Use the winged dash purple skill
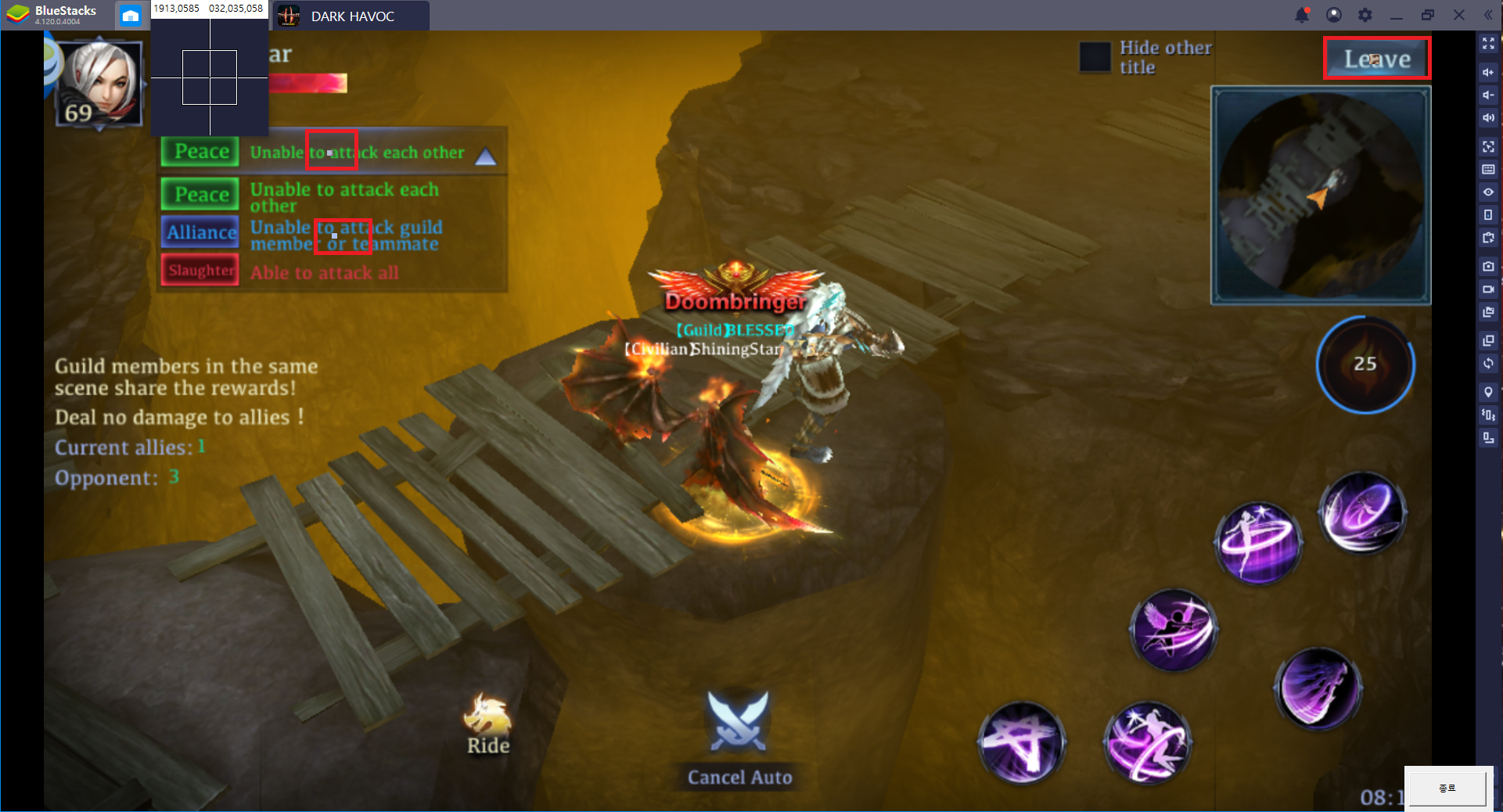The image size is (1503, 812). click(1173, 630)
